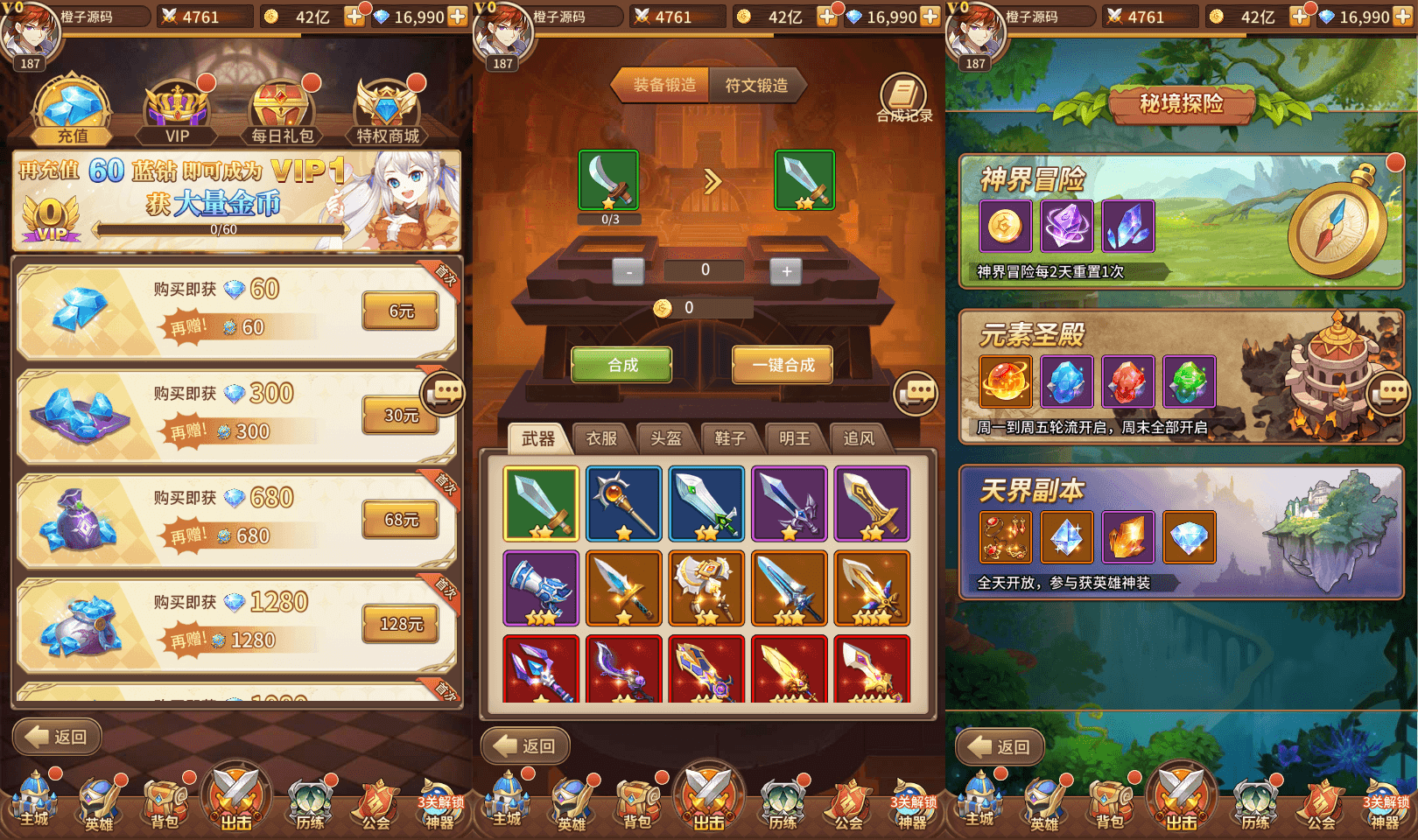Choose the 头盔 helmet tab
The height and width of the screenshot is (840, 1418).
tap(665, 438)
